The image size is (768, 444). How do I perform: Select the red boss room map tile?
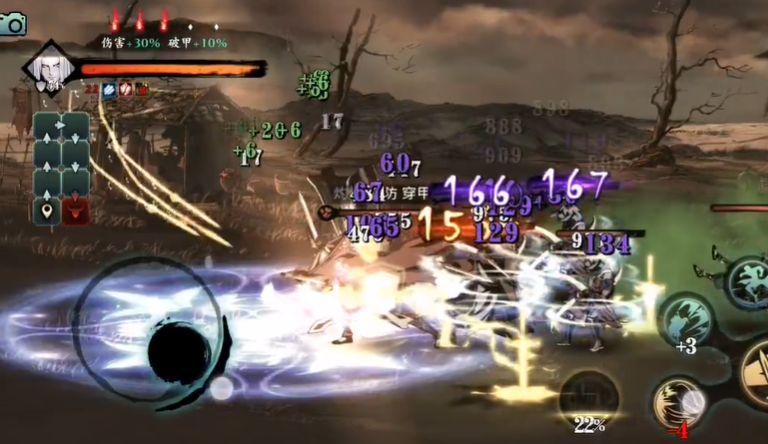click(75, 211)
